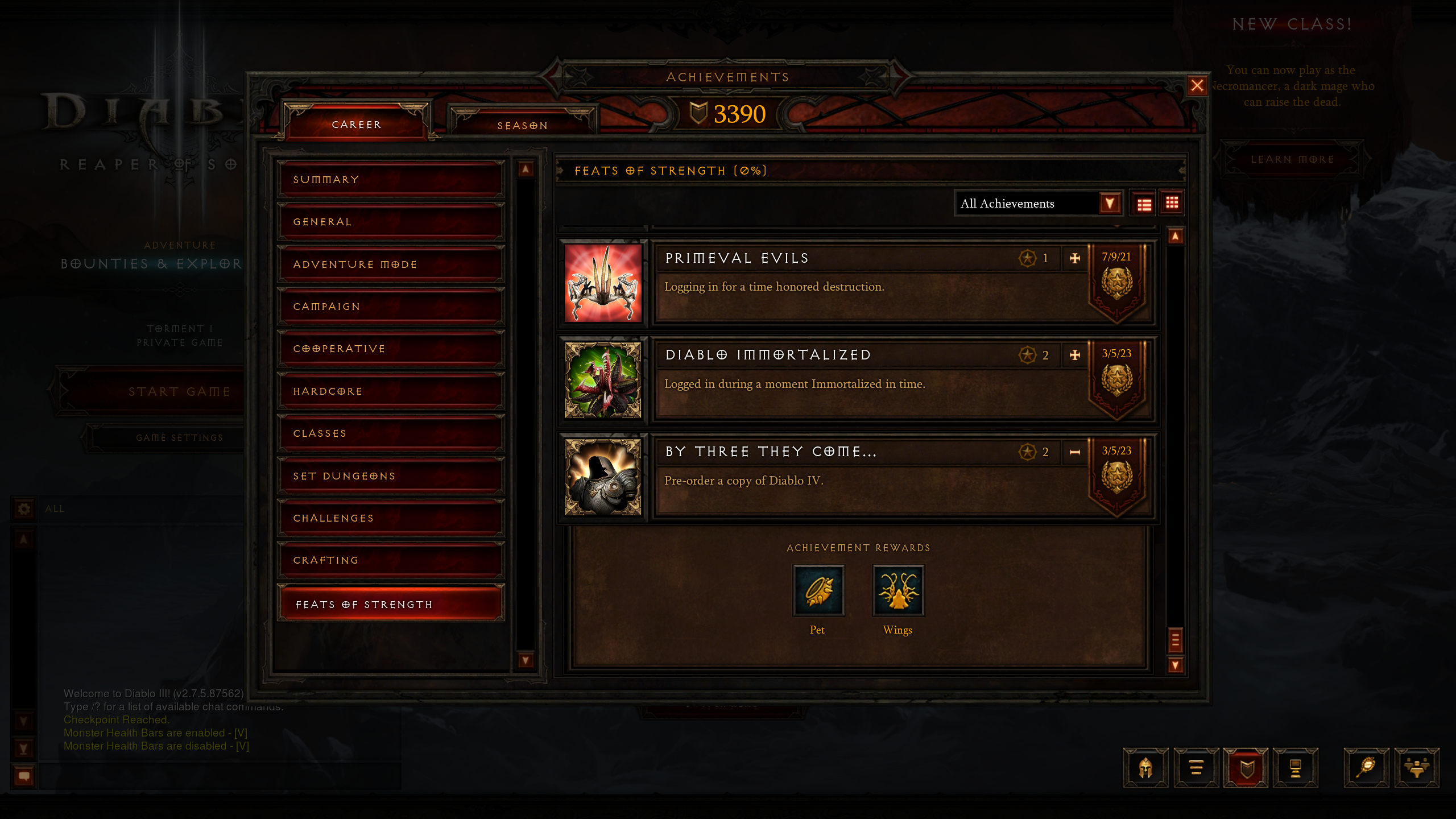Collapse the By Three They Come achievement

[x=1074, y=452]
